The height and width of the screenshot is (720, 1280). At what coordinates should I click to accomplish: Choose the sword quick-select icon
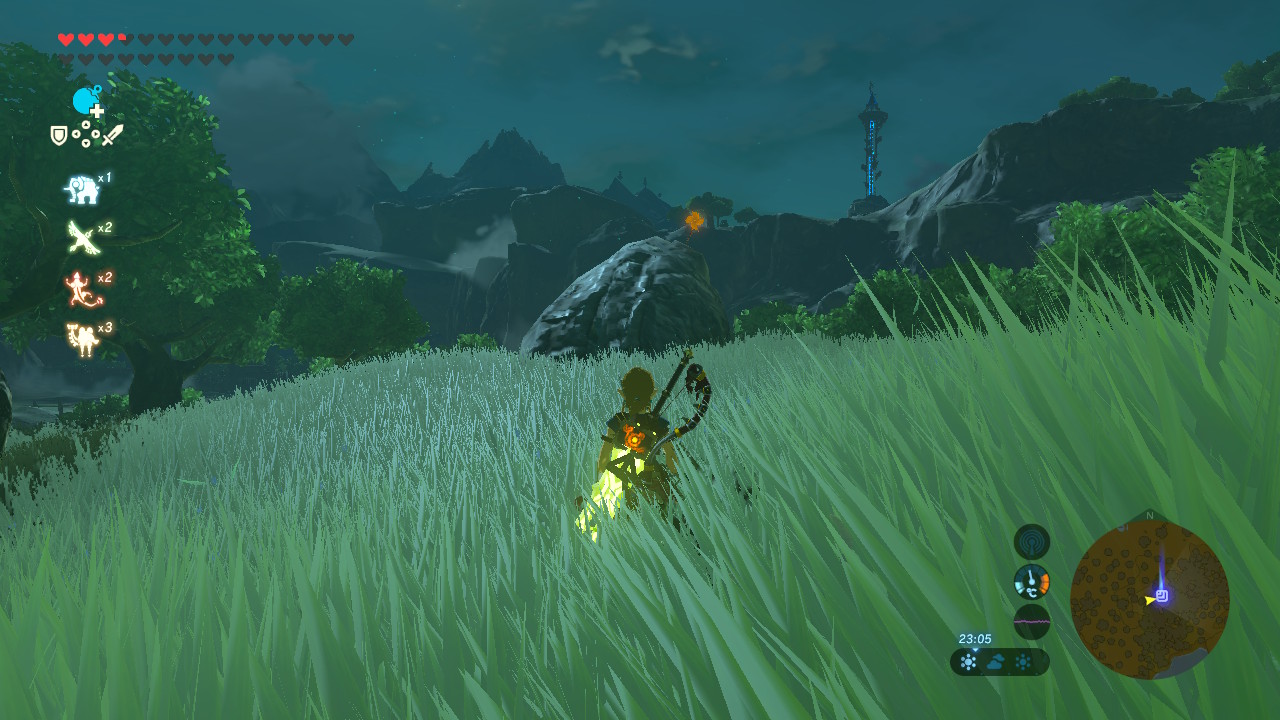pyautogui.click(x=112, y=135)
